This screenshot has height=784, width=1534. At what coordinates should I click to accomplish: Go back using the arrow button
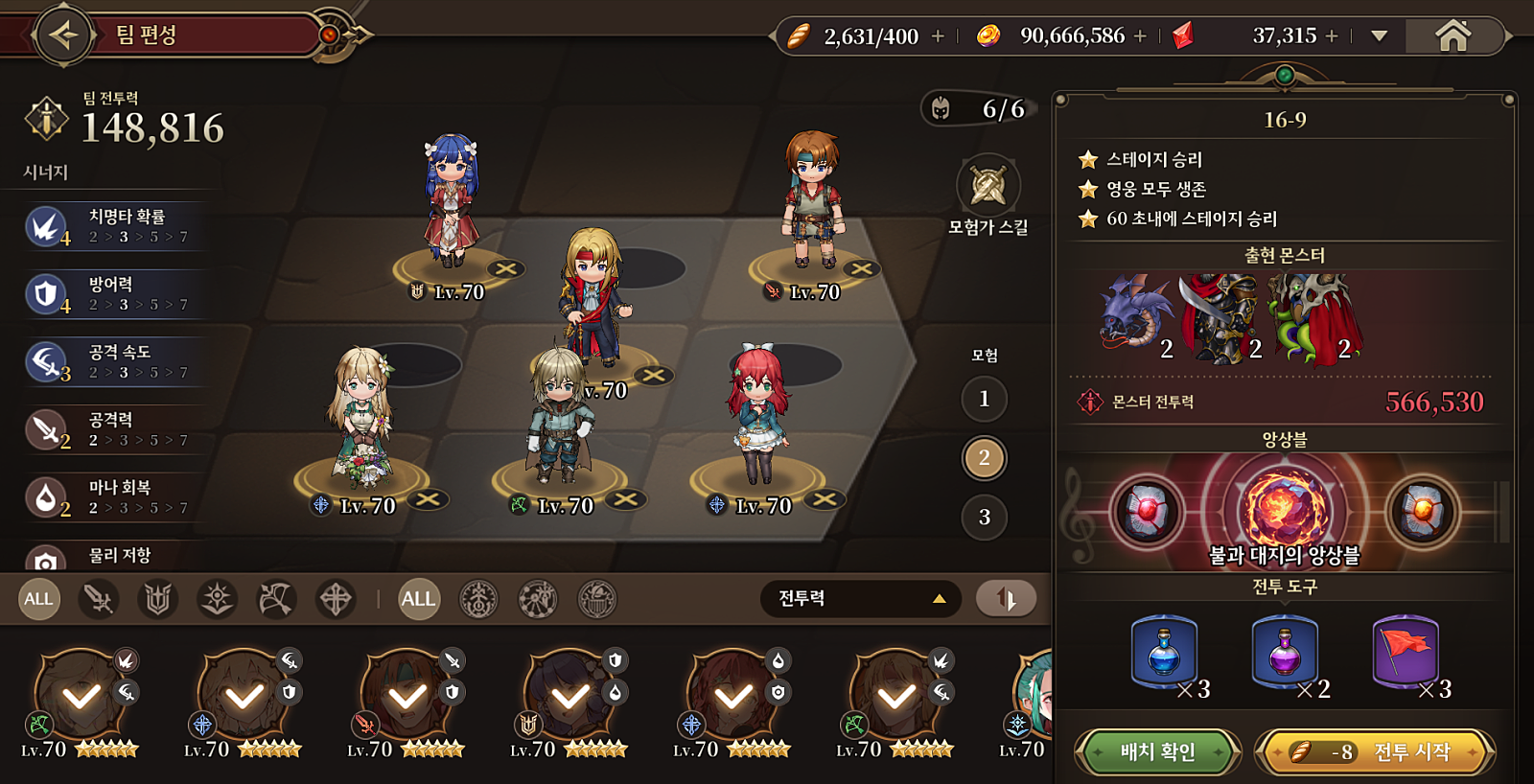coord(63,35)
